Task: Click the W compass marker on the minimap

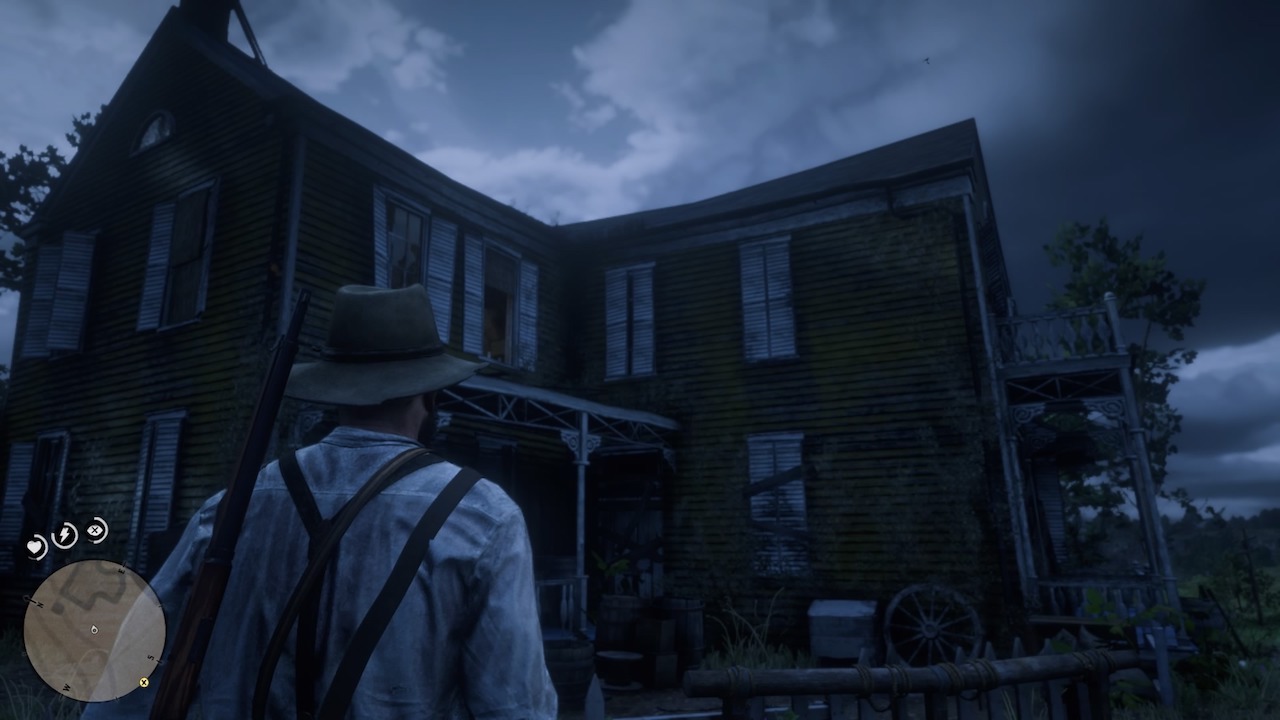Action: coord(66,687)
